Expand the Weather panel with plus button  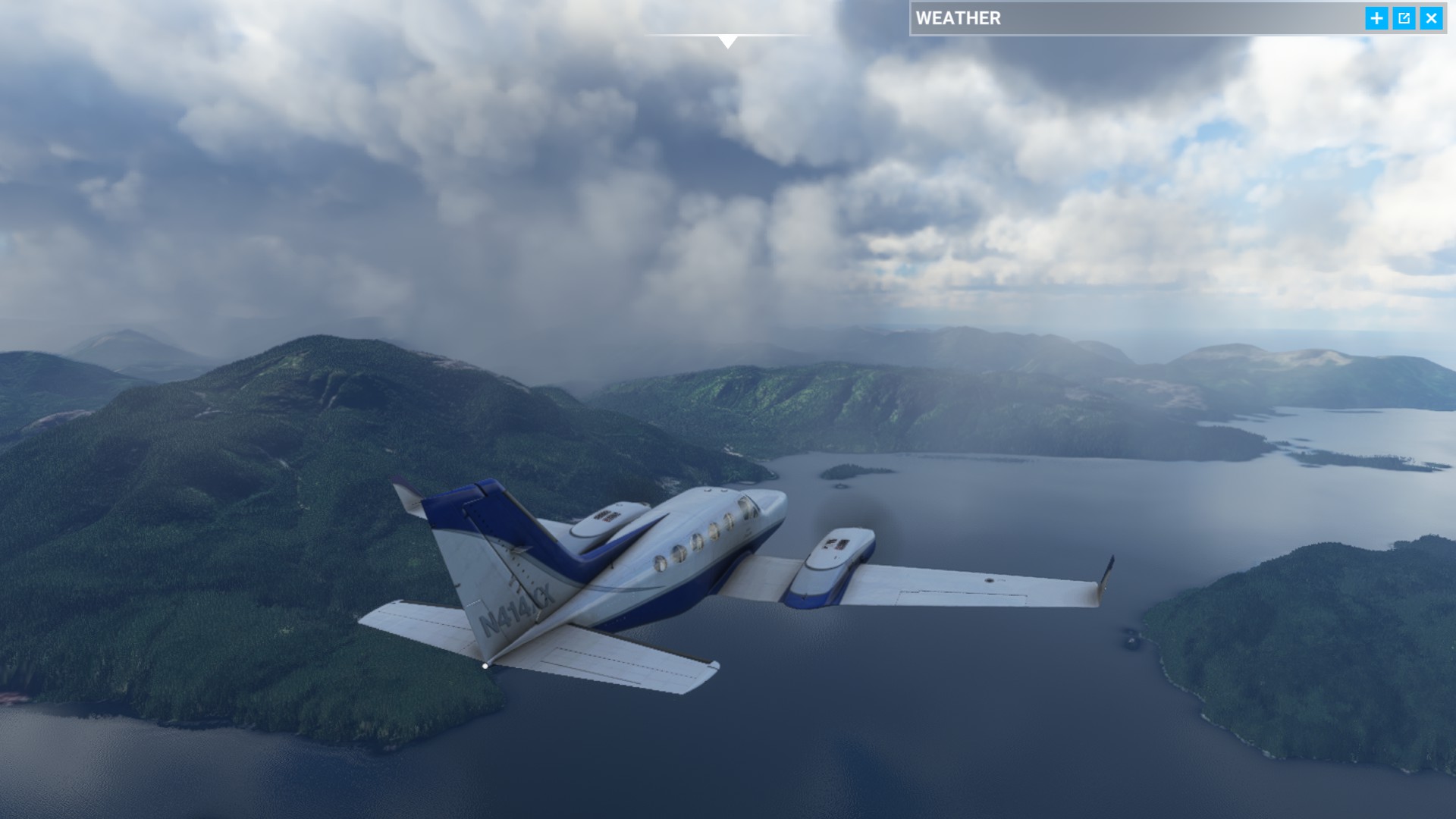coord(1376,18)
